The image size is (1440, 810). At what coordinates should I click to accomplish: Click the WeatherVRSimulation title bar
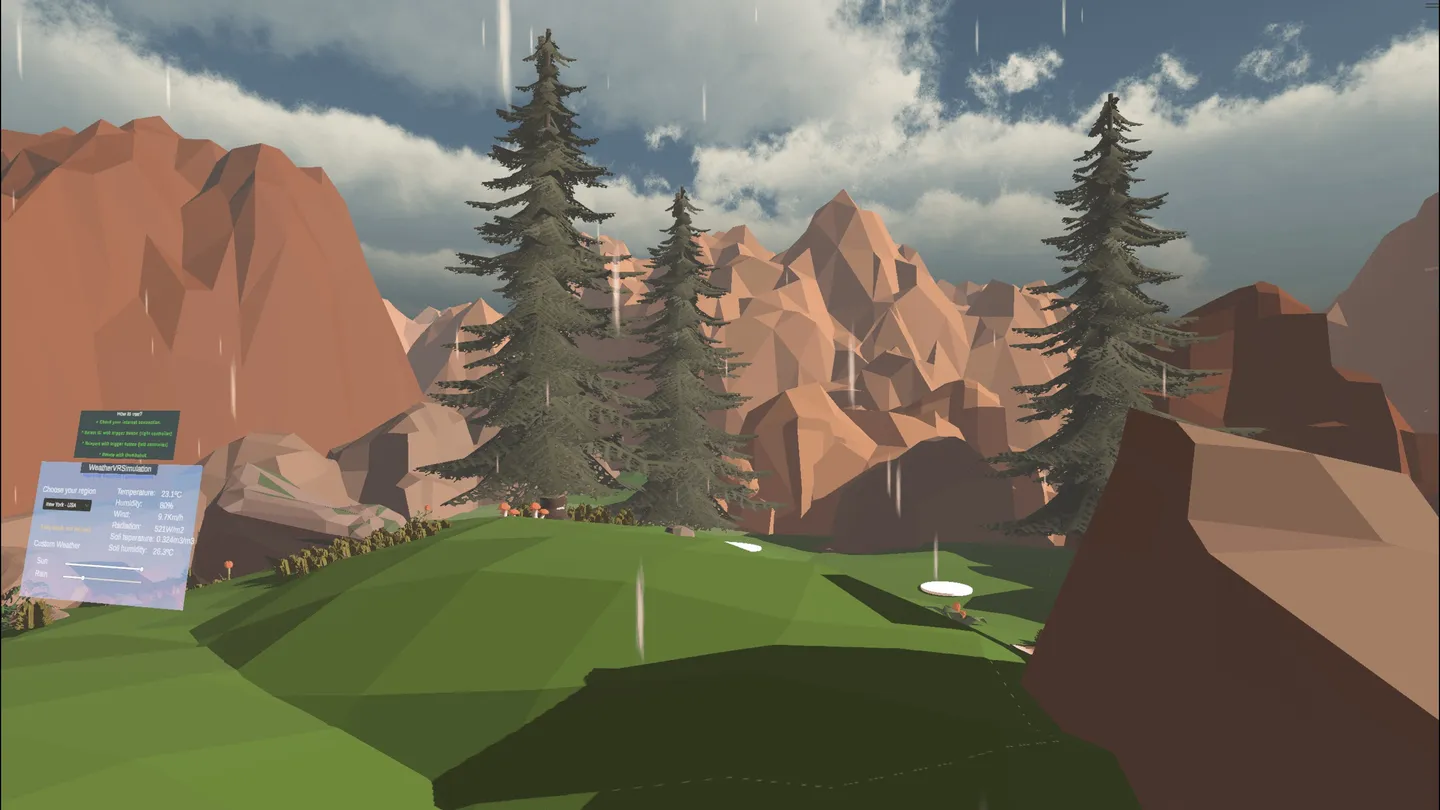(x=120, y=468)
